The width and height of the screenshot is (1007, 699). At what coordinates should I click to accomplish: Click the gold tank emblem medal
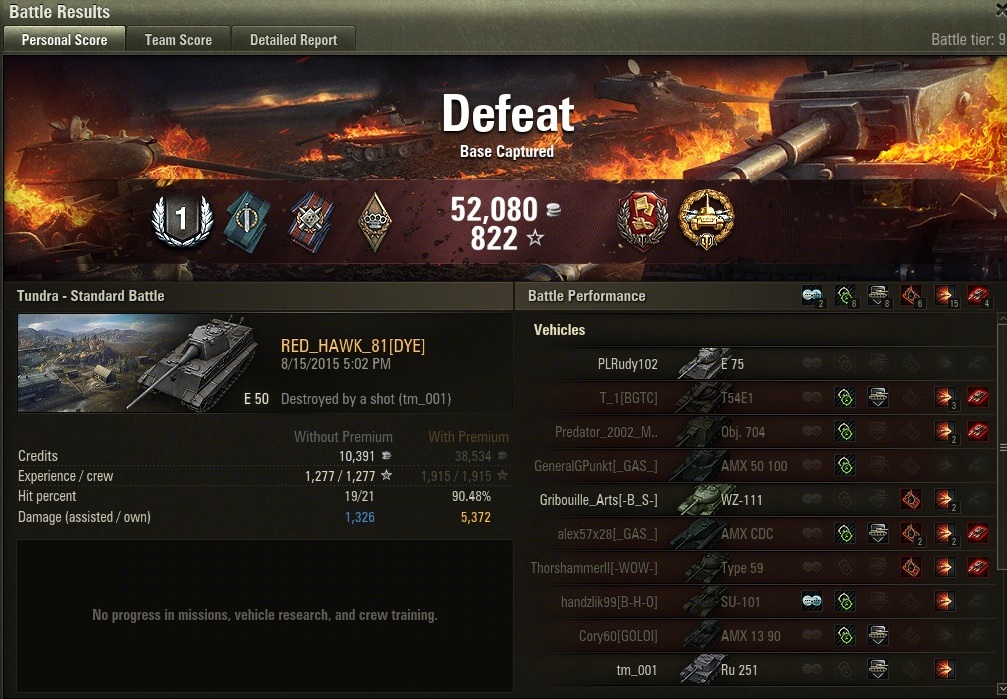tap(706, 220)
